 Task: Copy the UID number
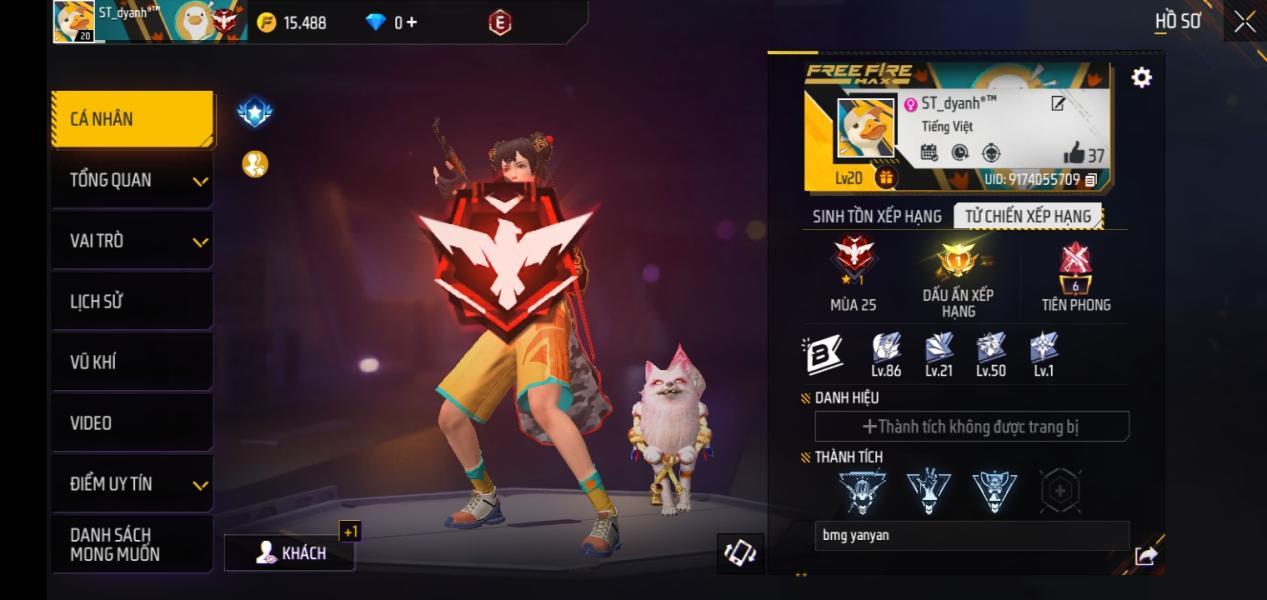[x=1091, y=180]
